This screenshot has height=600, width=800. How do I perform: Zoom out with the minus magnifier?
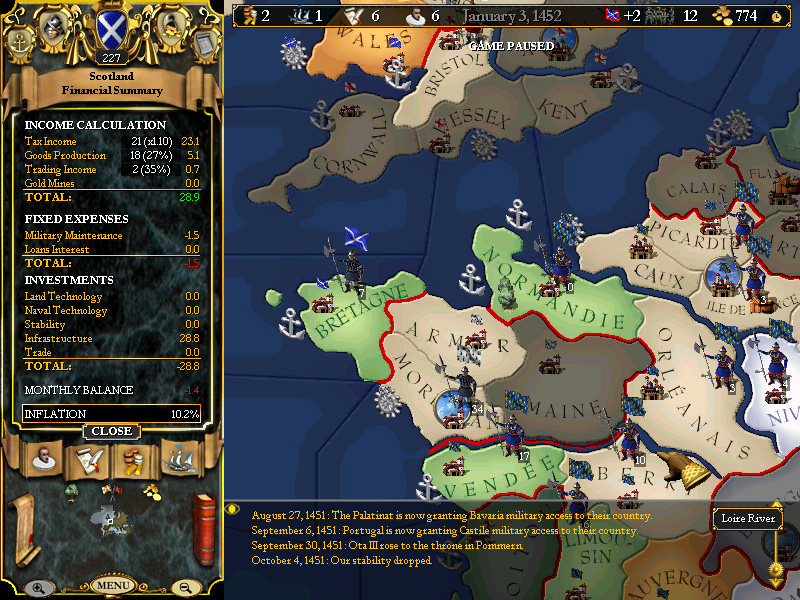(185, 588)
